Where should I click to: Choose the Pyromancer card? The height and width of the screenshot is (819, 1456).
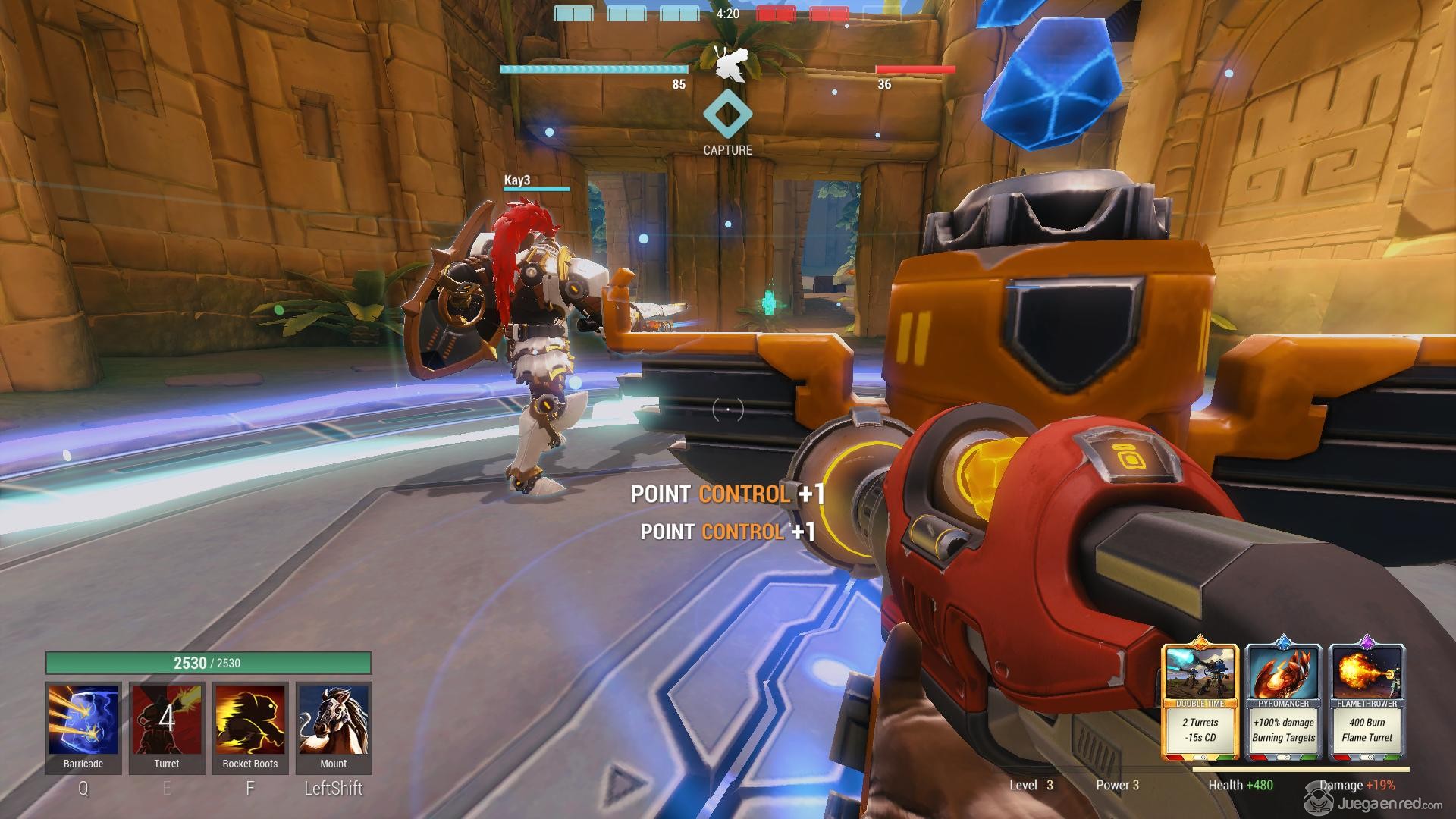[1283, 701]
